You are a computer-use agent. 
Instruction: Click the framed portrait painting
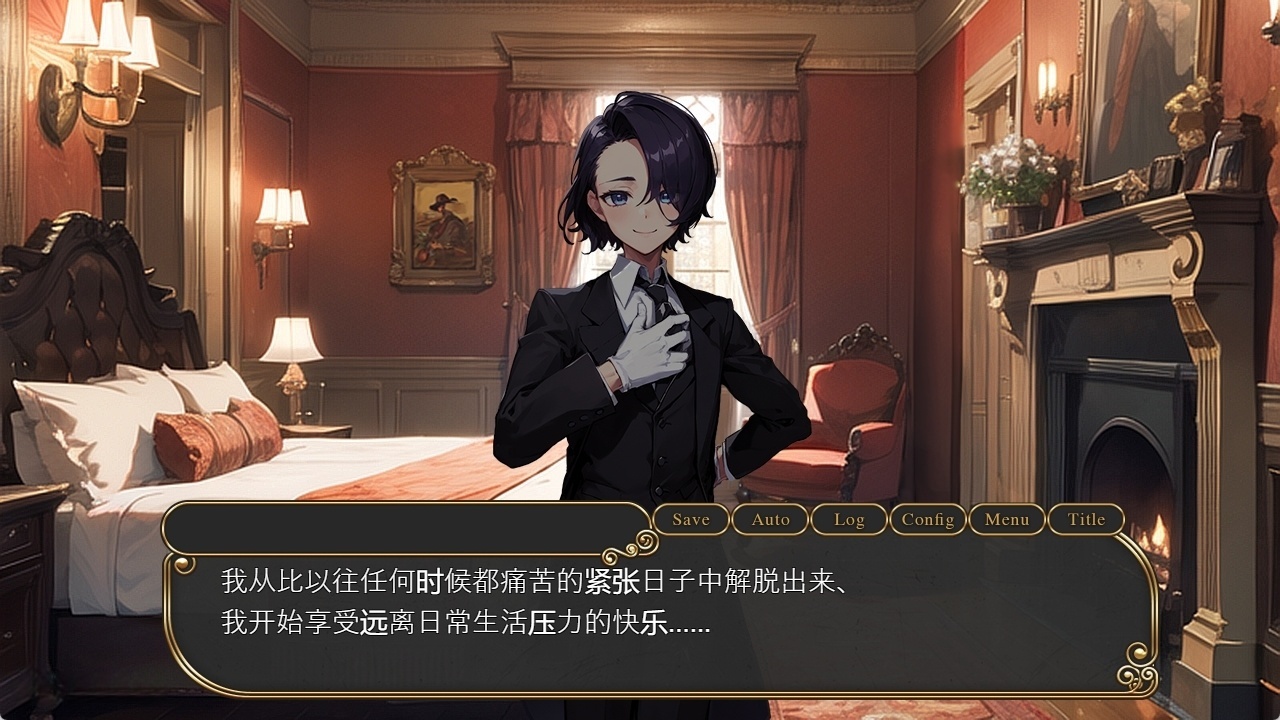(x=443, y=222)
